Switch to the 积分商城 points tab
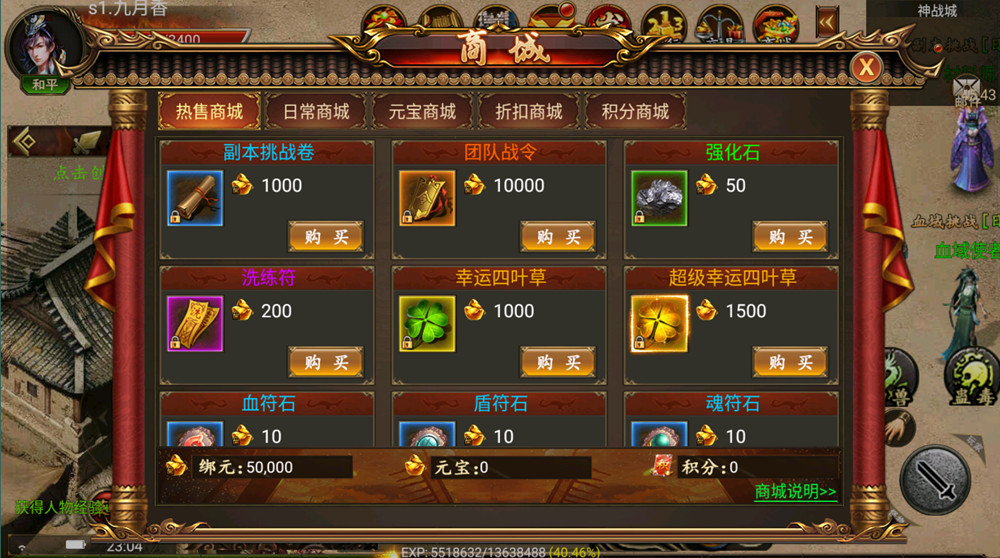1000x558 pixels. pos(635,112)
